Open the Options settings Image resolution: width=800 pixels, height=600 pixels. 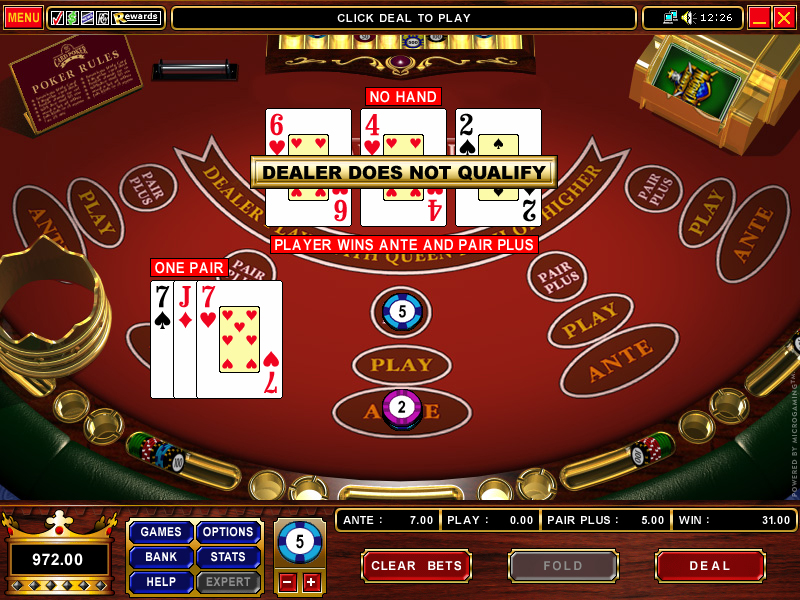228,532
